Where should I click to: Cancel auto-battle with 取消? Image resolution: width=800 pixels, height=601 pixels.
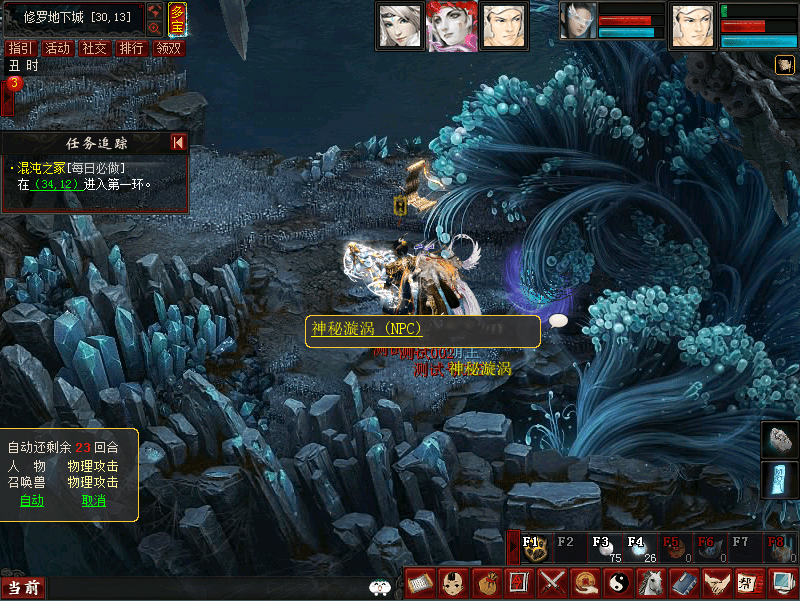tap(93, 501)
